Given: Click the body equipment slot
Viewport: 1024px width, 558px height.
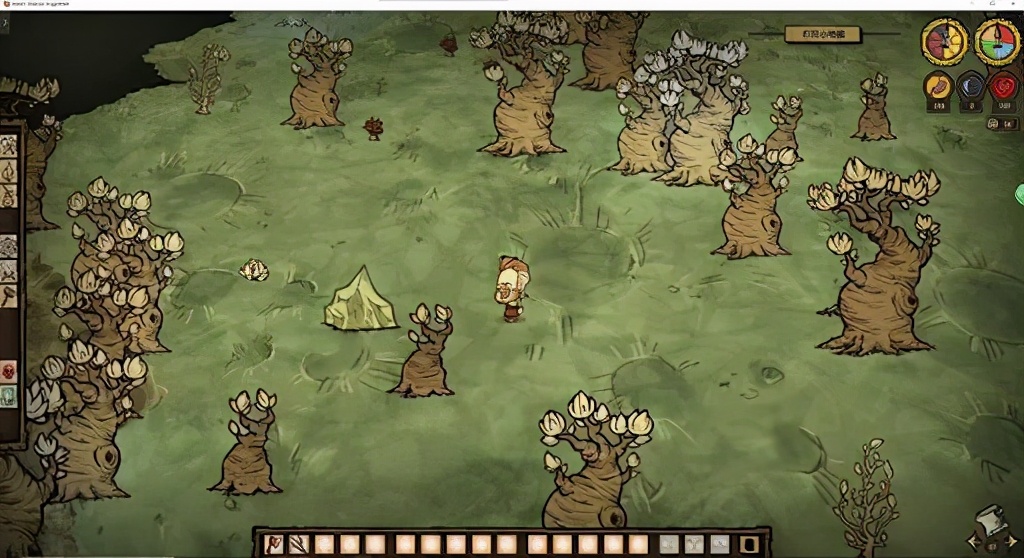Looking at the screenshot, I should [x=695, y=545].
